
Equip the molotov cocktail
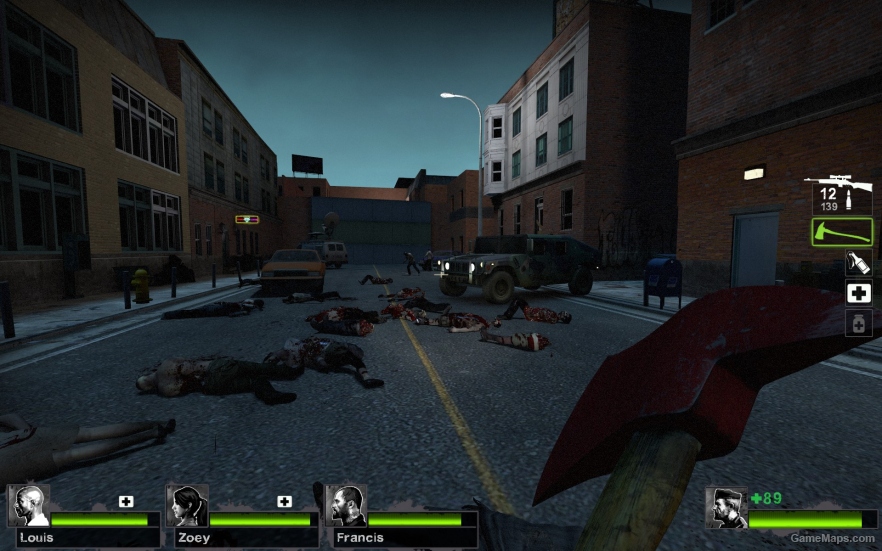[x=858, y=263]
